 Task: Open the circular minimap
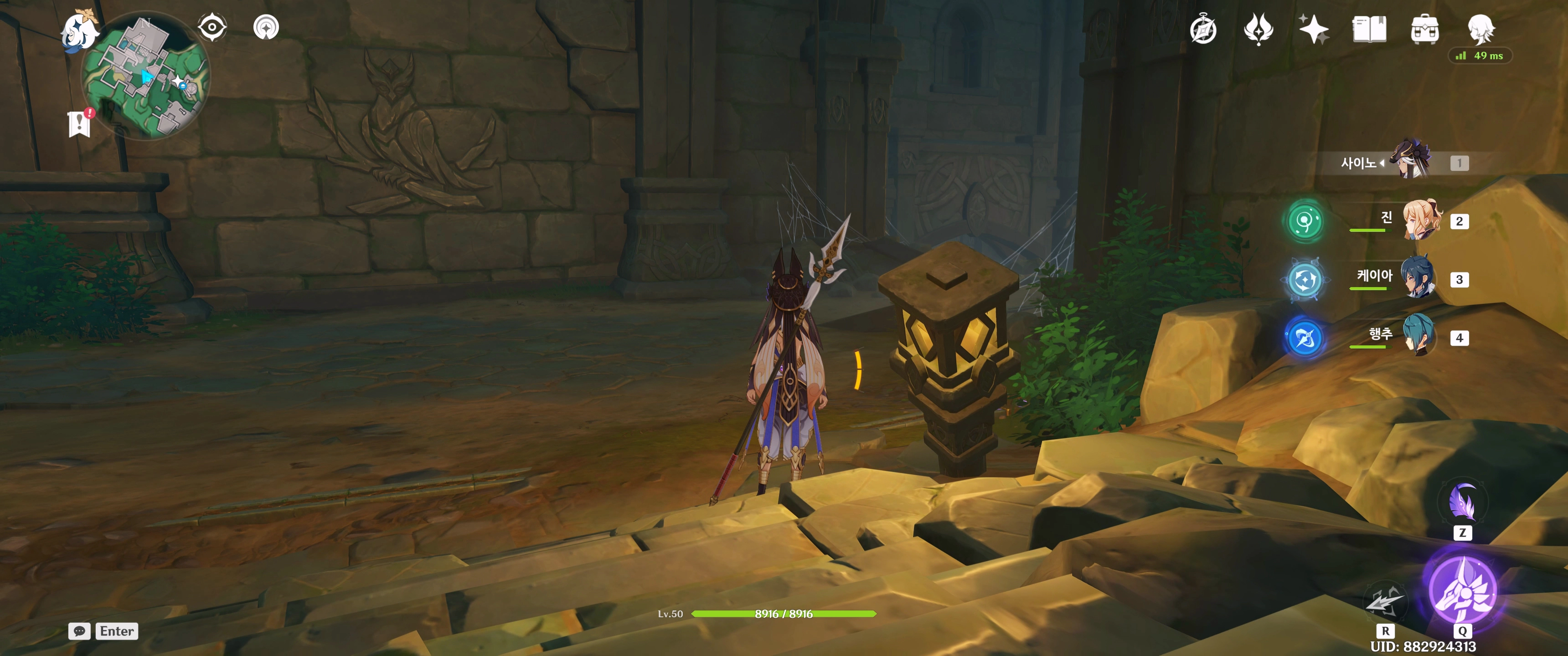pyautogui.click(x=146, y=76)
